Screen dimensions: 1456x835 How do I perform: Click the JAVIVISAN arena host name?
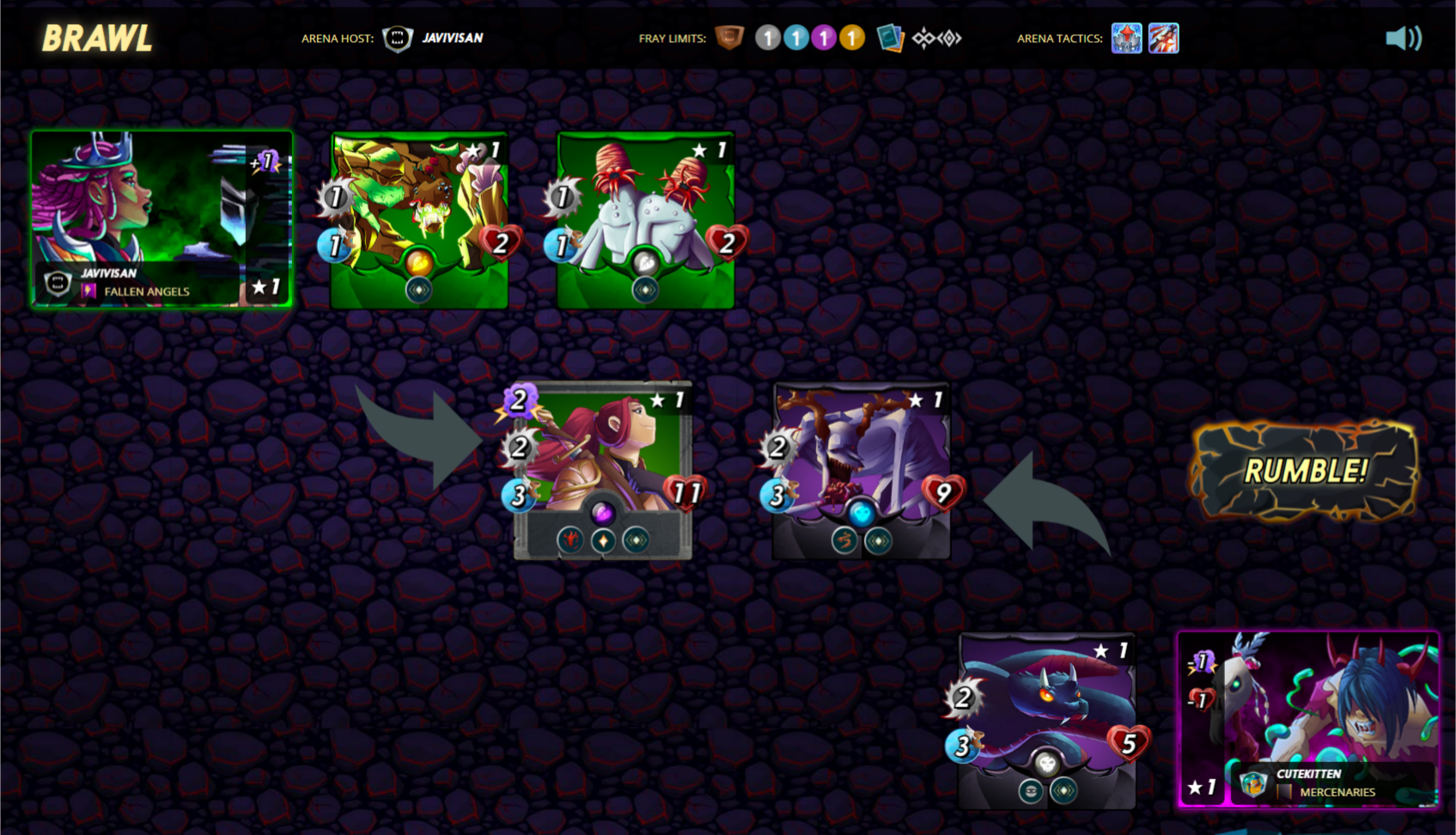click(452, 38)
